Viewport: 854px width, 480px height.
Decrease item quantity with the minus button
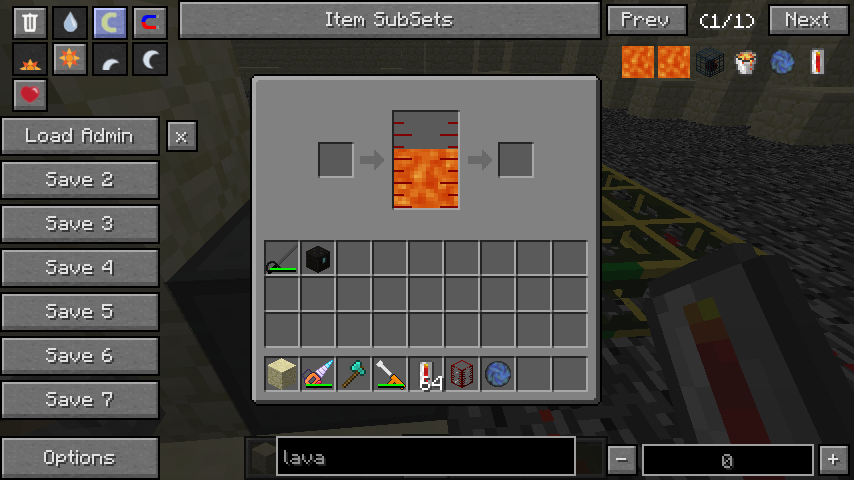pyautogui.click(x=621, y=459)
